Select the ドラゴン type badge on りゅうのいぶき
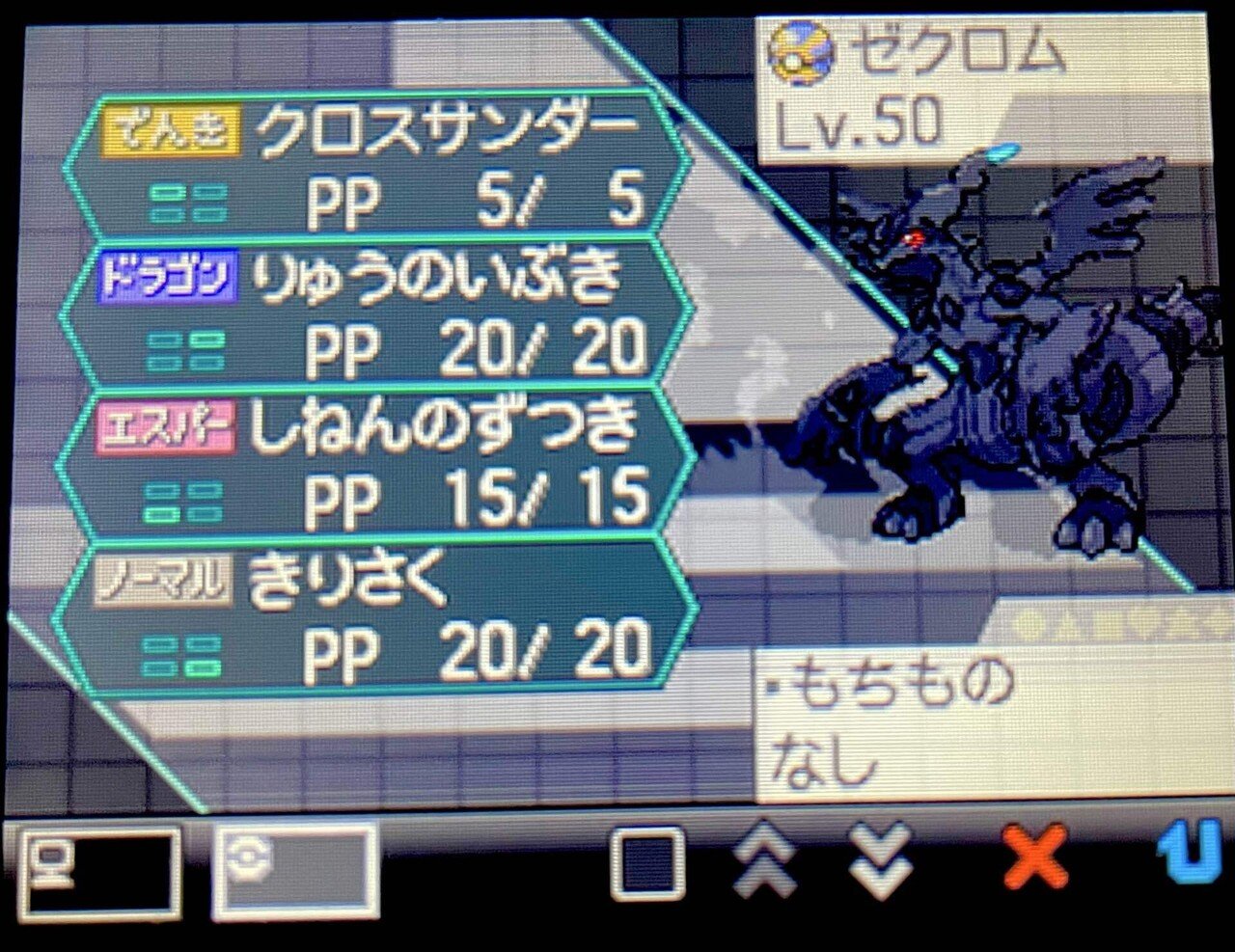Screen dimensions: 1235x952 167,276
